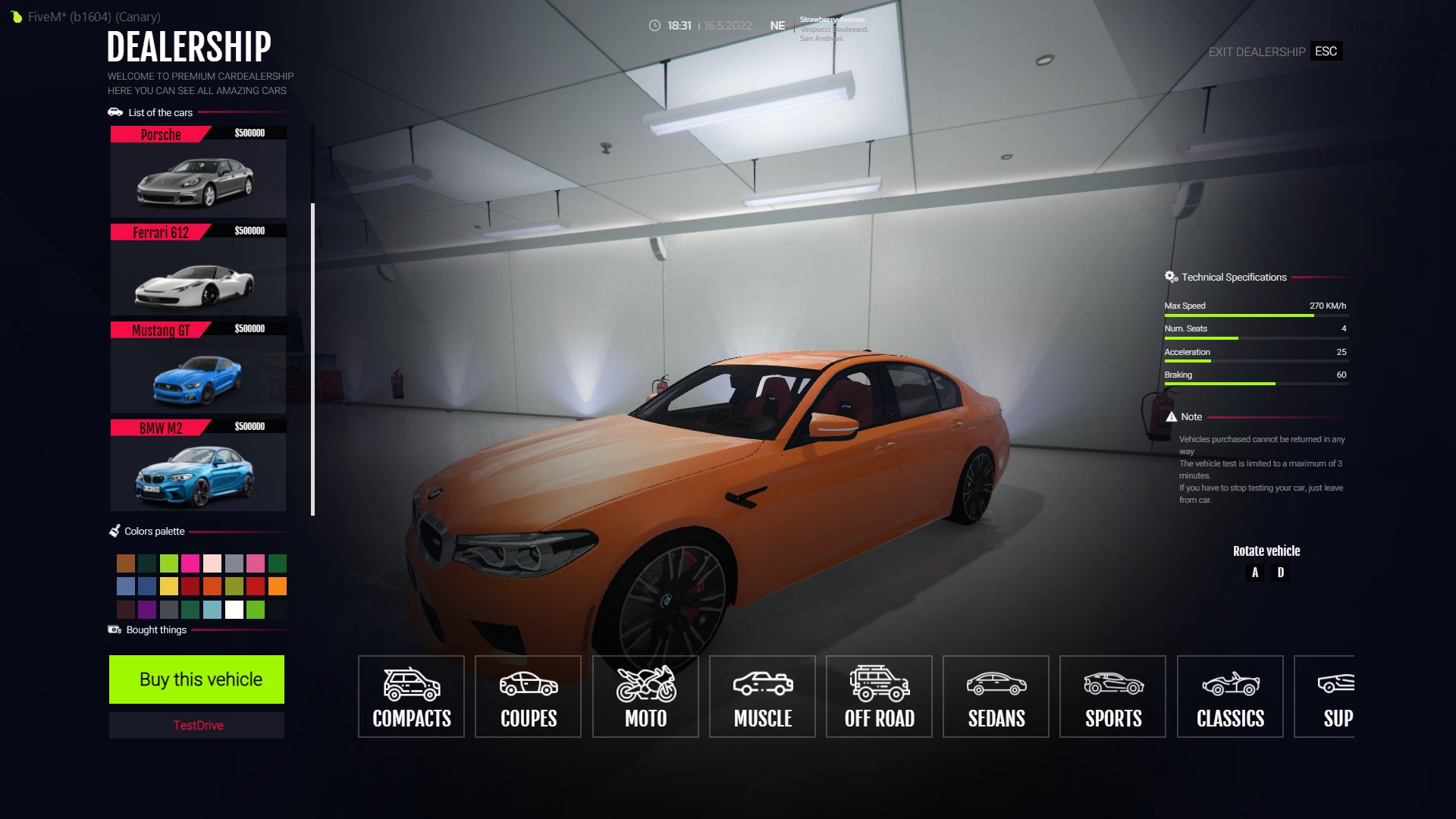The width and height of the screenshot is (1456, 819).
Task: Click the Colors palette brush icon
Action: point(115,530)
